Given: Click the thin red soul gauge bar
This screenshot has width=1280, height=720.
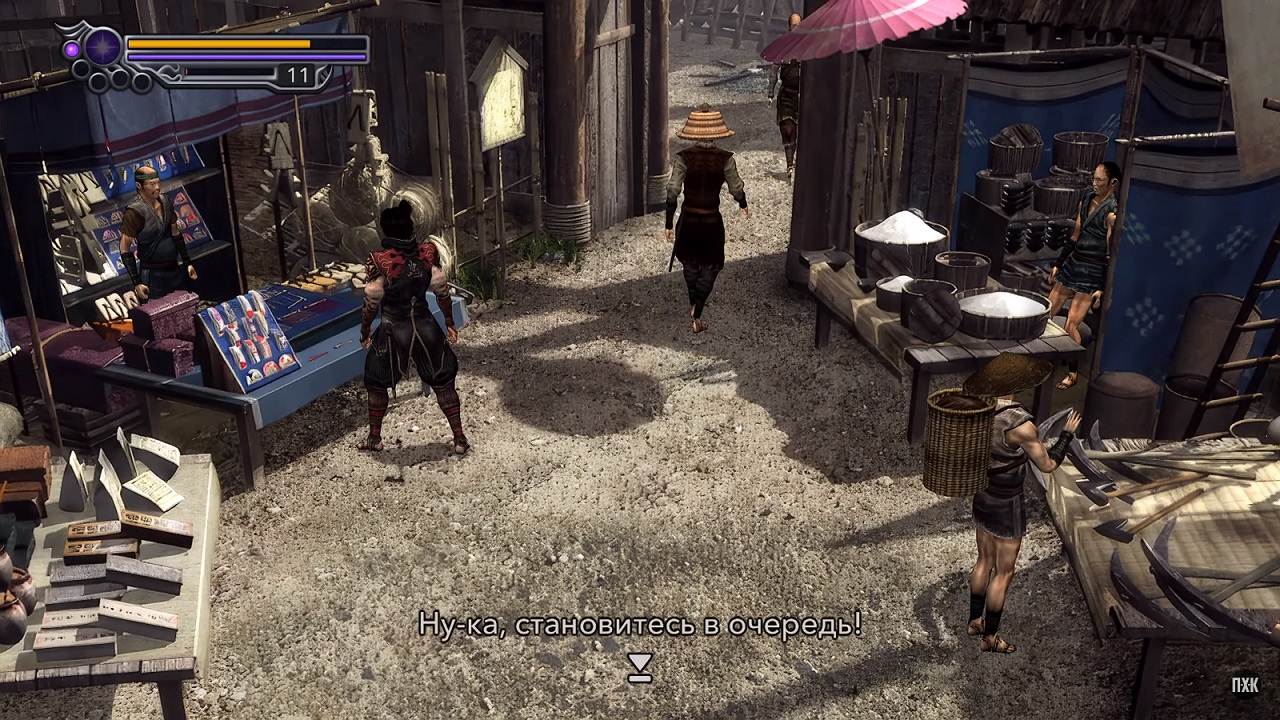Looking at the screenshot, I should pos(228,71).
